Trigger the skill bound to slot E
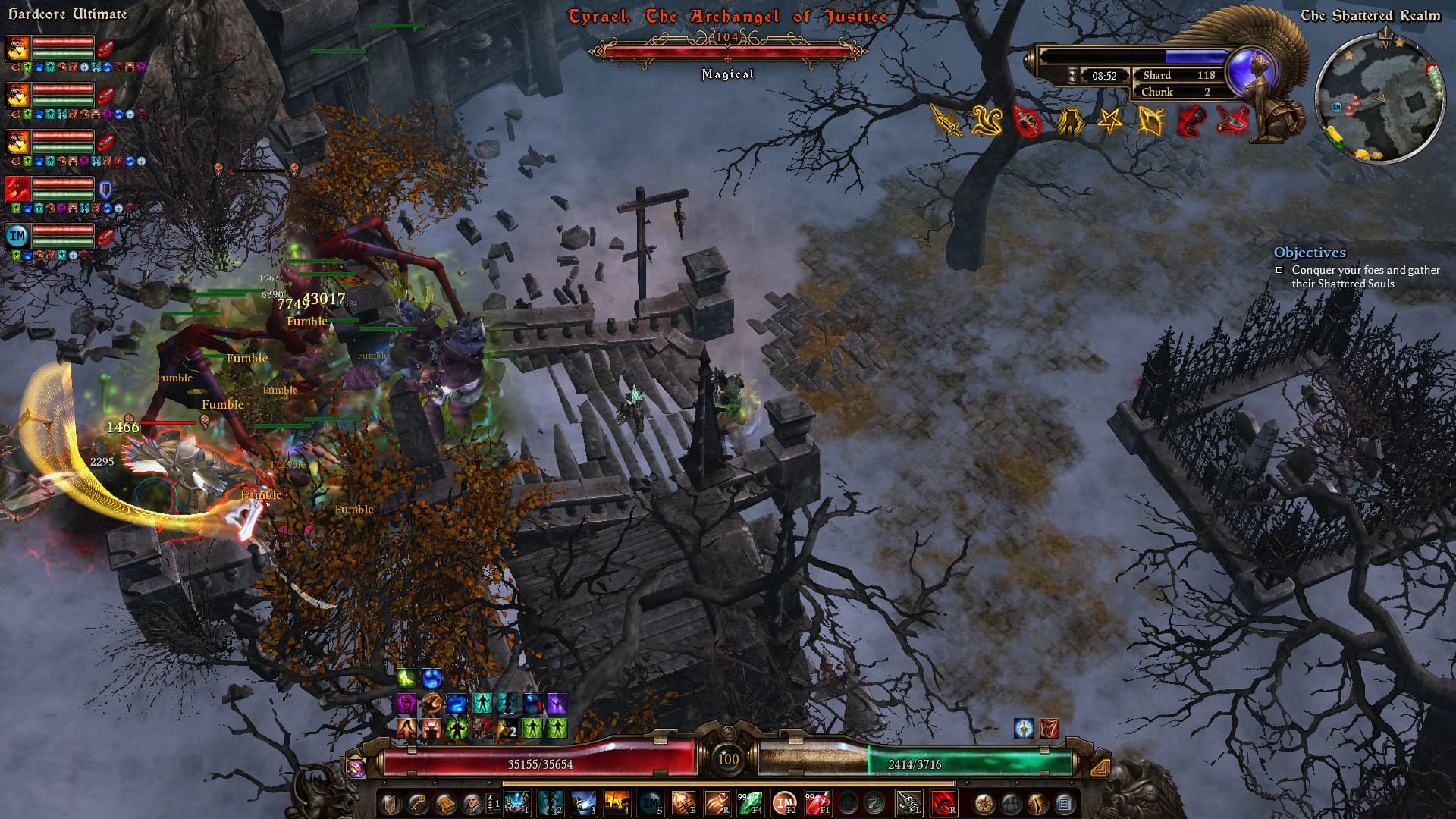1456x819 pixels. (x=682, y=802)
